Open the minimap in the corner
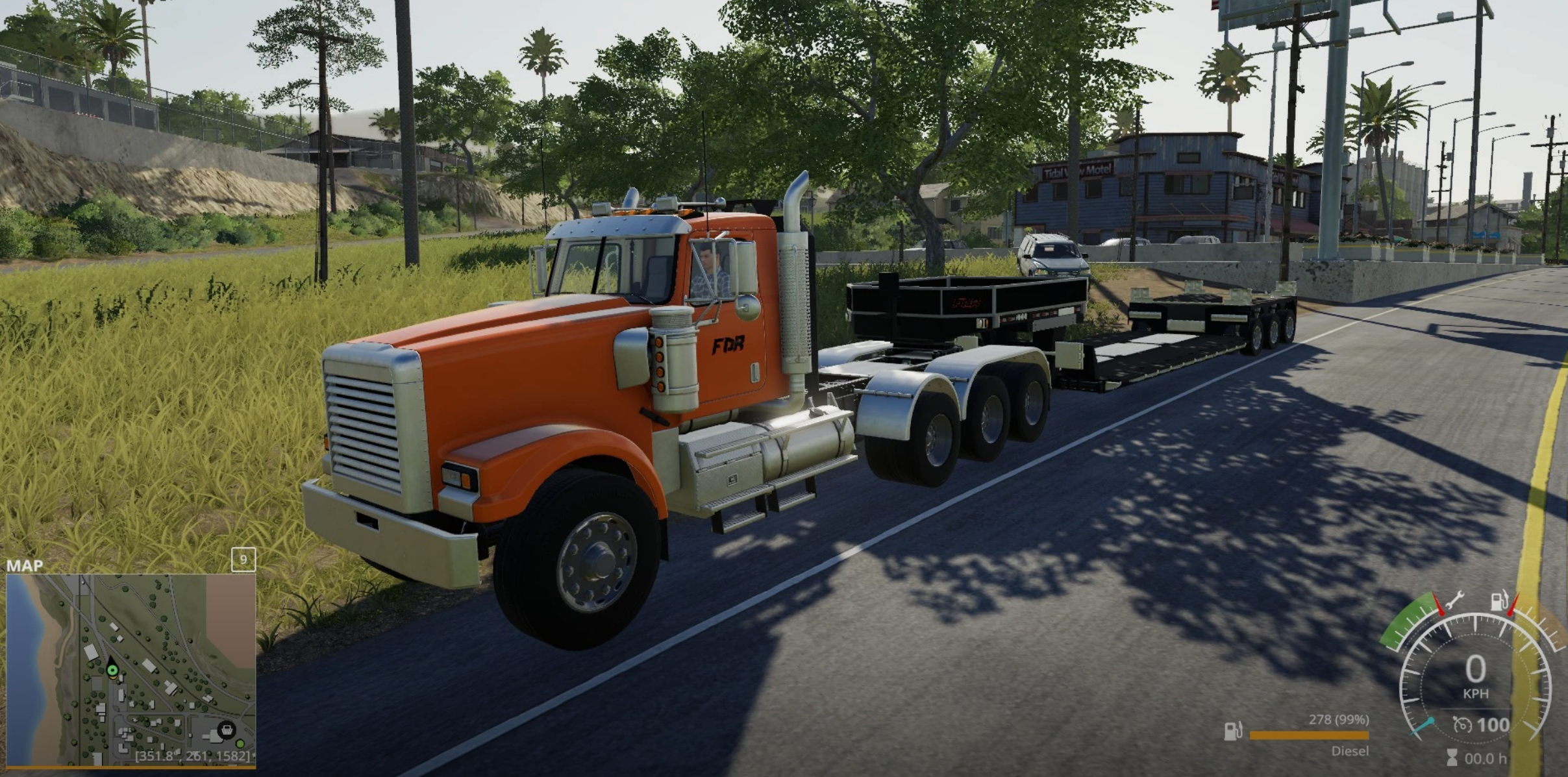1568x777 pixels. 131,670
